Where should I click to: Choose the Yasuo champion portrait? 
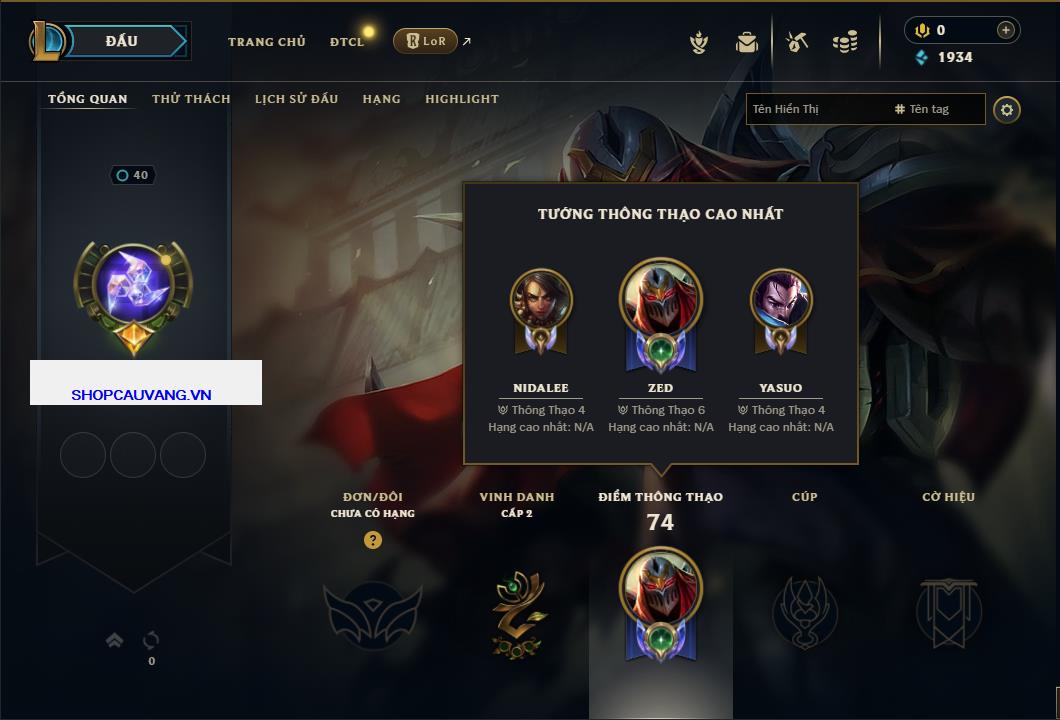pos(781,300)
